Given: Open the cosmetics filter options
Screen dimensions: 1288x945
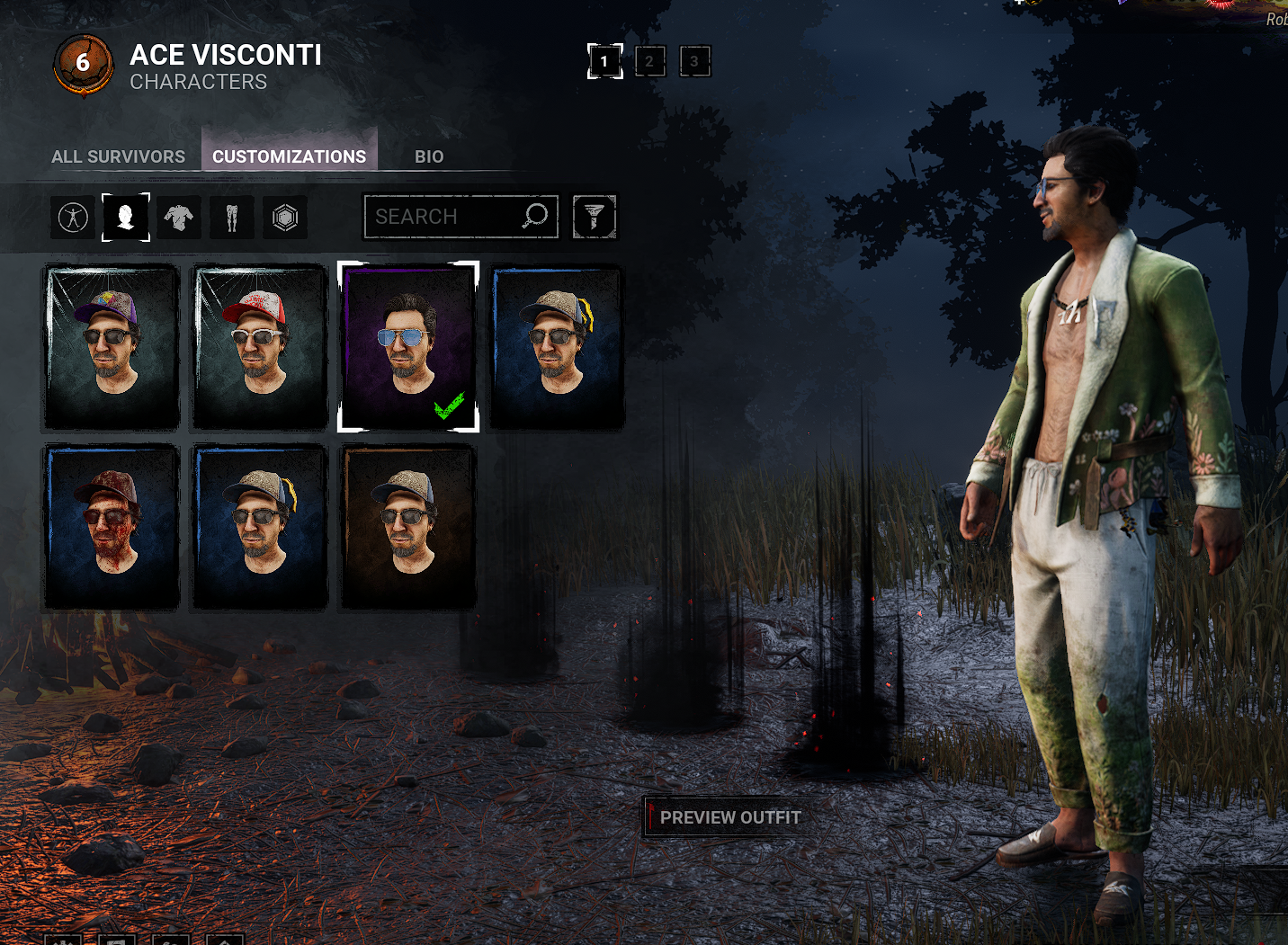Looking at the screenshot, I should coord(595,217).
